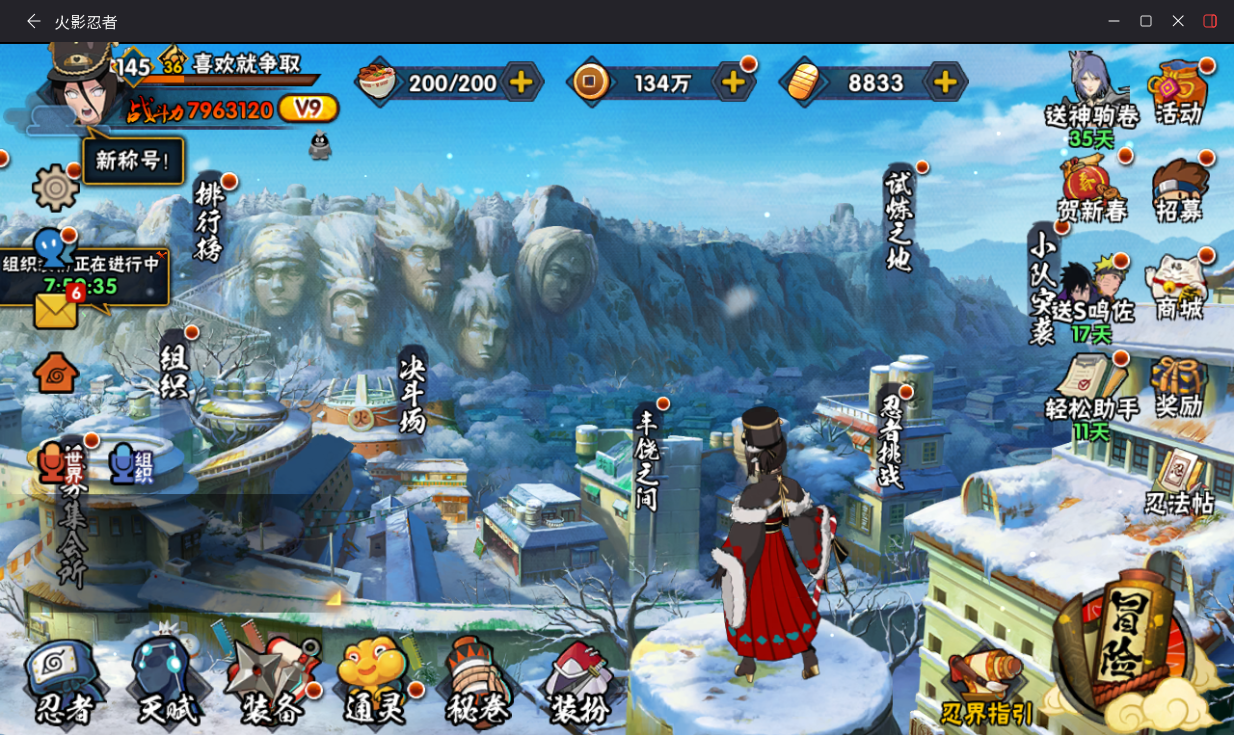The width and height of the screenshot is (1234, 735).
Task: Open the 通灵 summoning menu
Action: 375,682
